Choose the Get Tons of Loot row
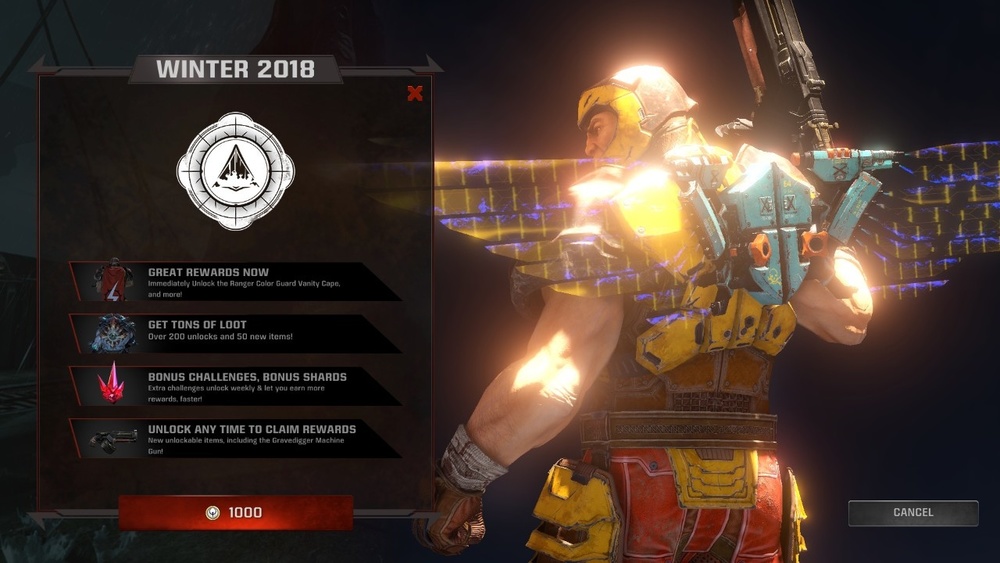Screen dimensions: 1000x563 234,333
